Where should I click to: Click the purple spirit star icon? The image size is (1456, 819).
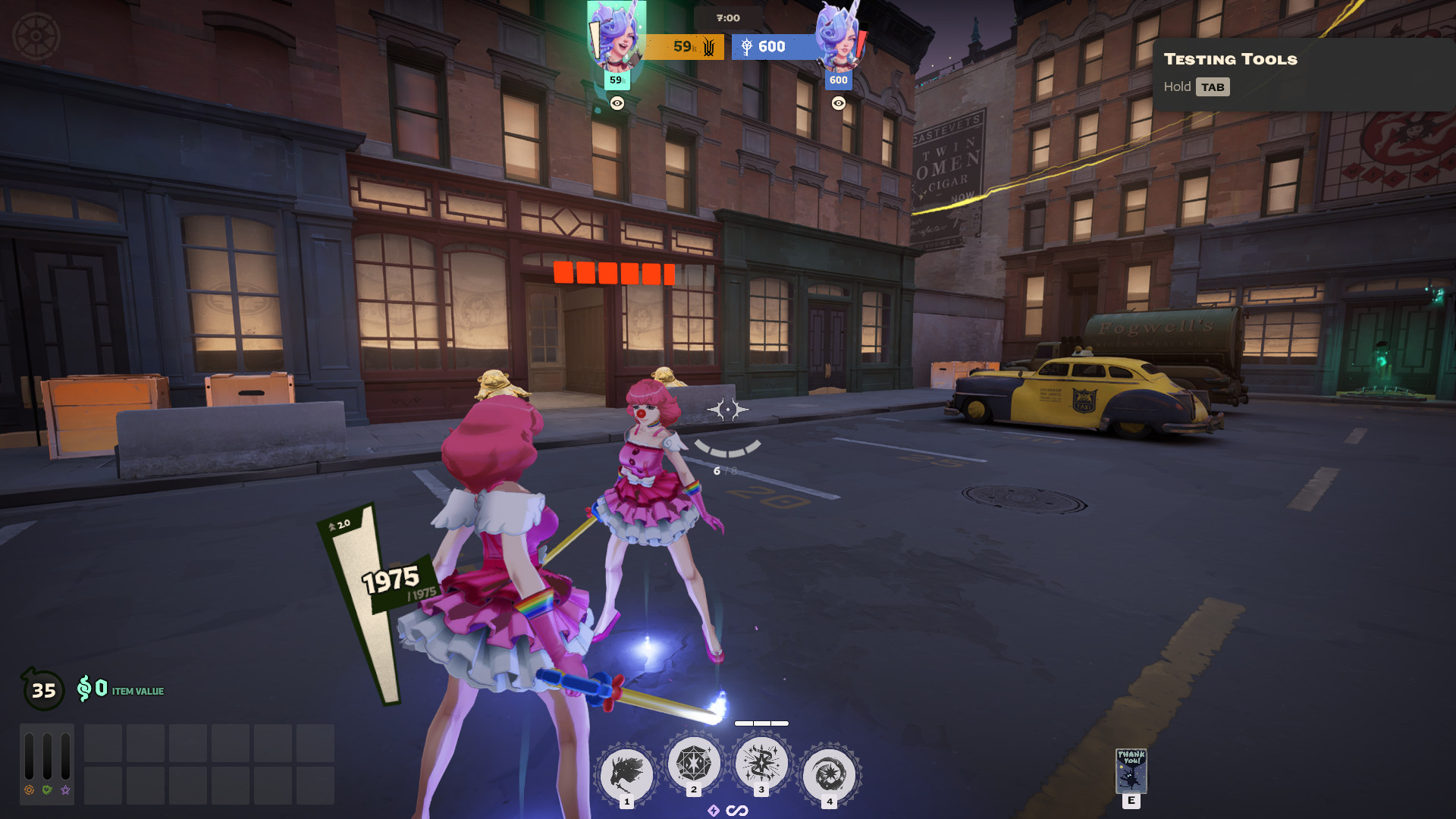(65, 790)
